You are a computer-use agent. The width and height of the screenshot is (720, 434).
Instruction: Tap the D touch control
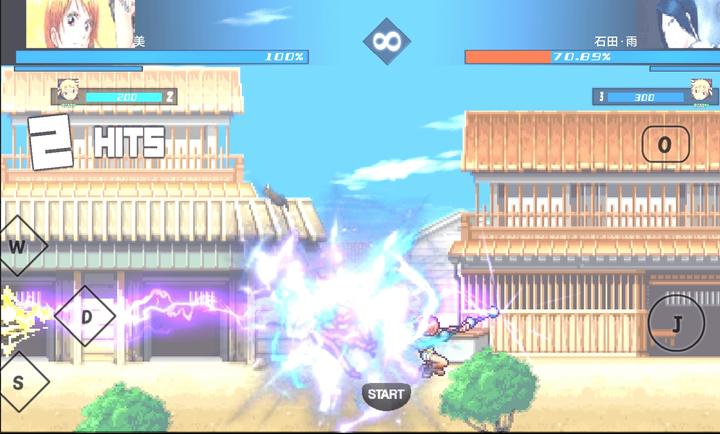coord(86,317)
